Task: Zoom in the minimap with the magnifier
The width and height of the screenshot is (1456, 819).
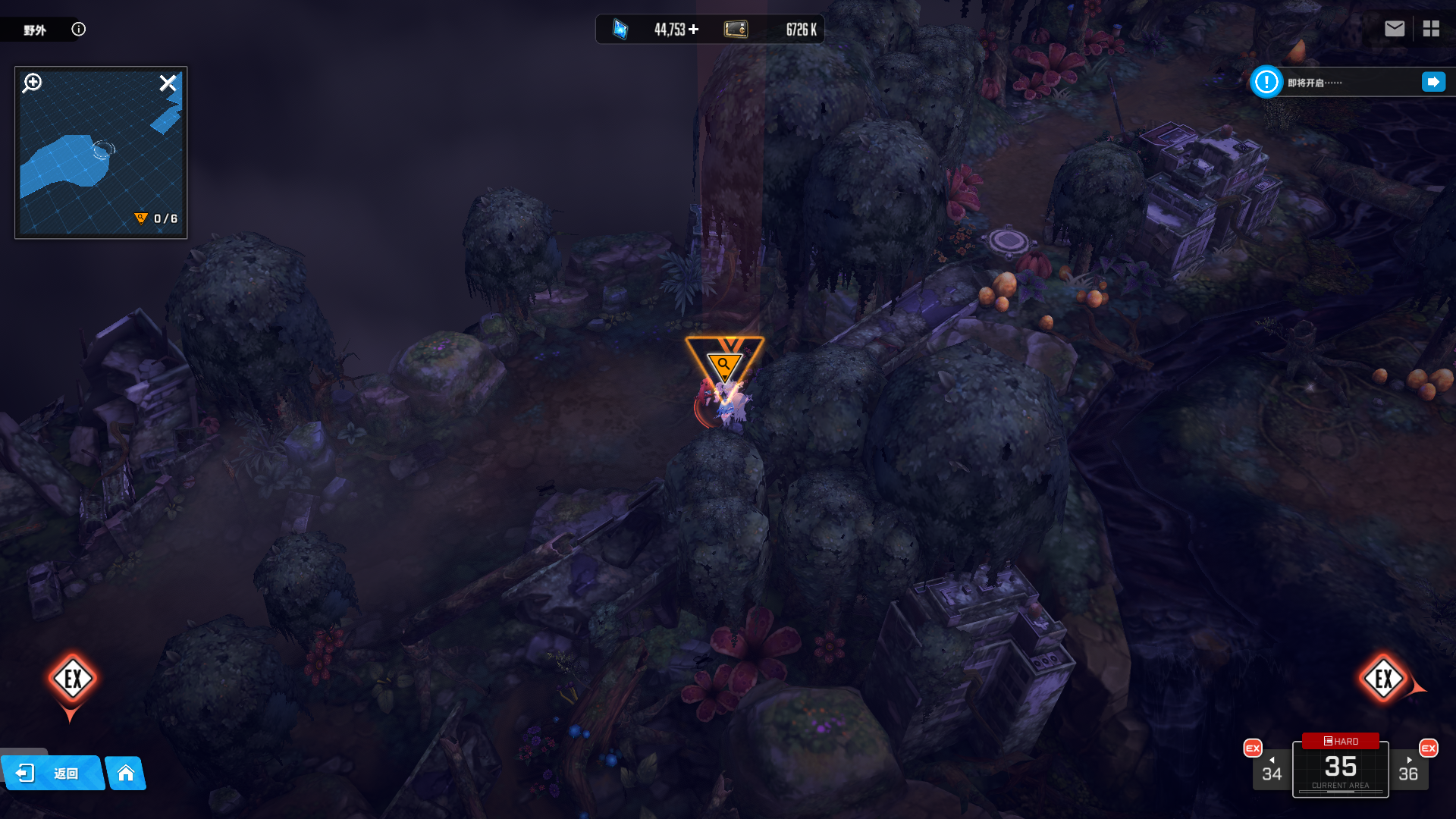Action: point(33,83)
